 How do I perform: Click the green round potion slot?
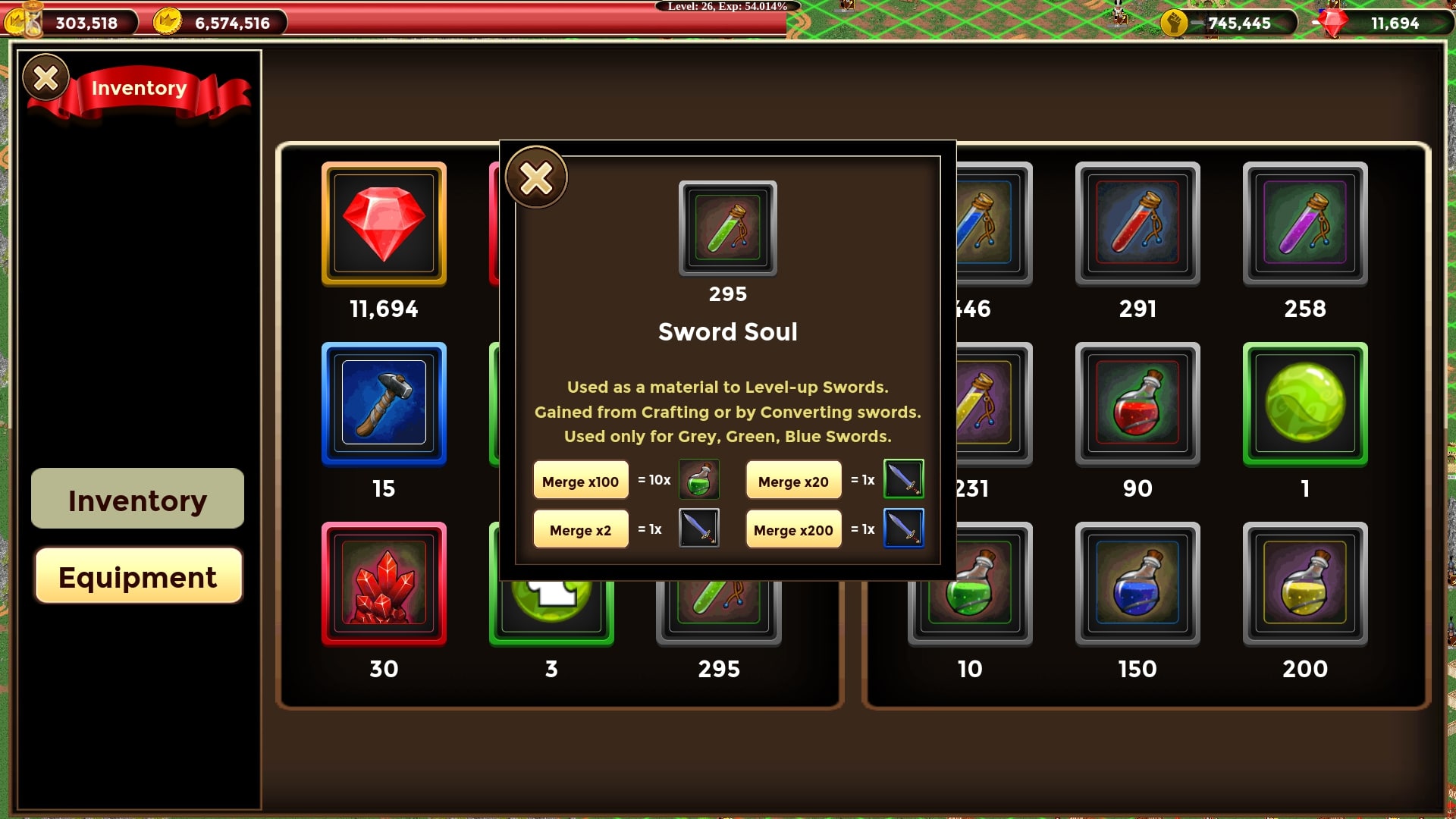point(970,607)
